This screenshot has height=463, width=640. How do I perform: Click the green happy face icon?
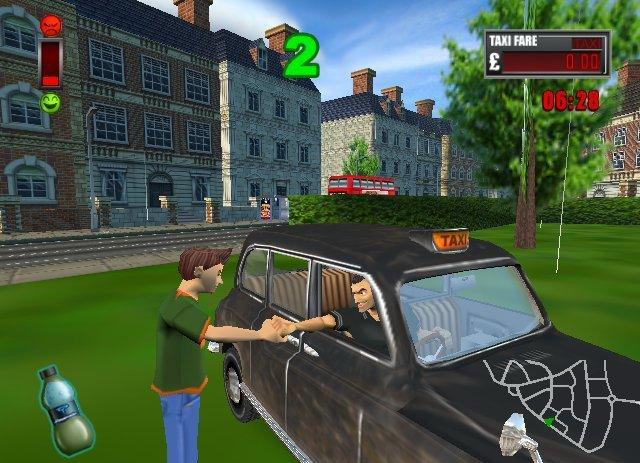50,102
